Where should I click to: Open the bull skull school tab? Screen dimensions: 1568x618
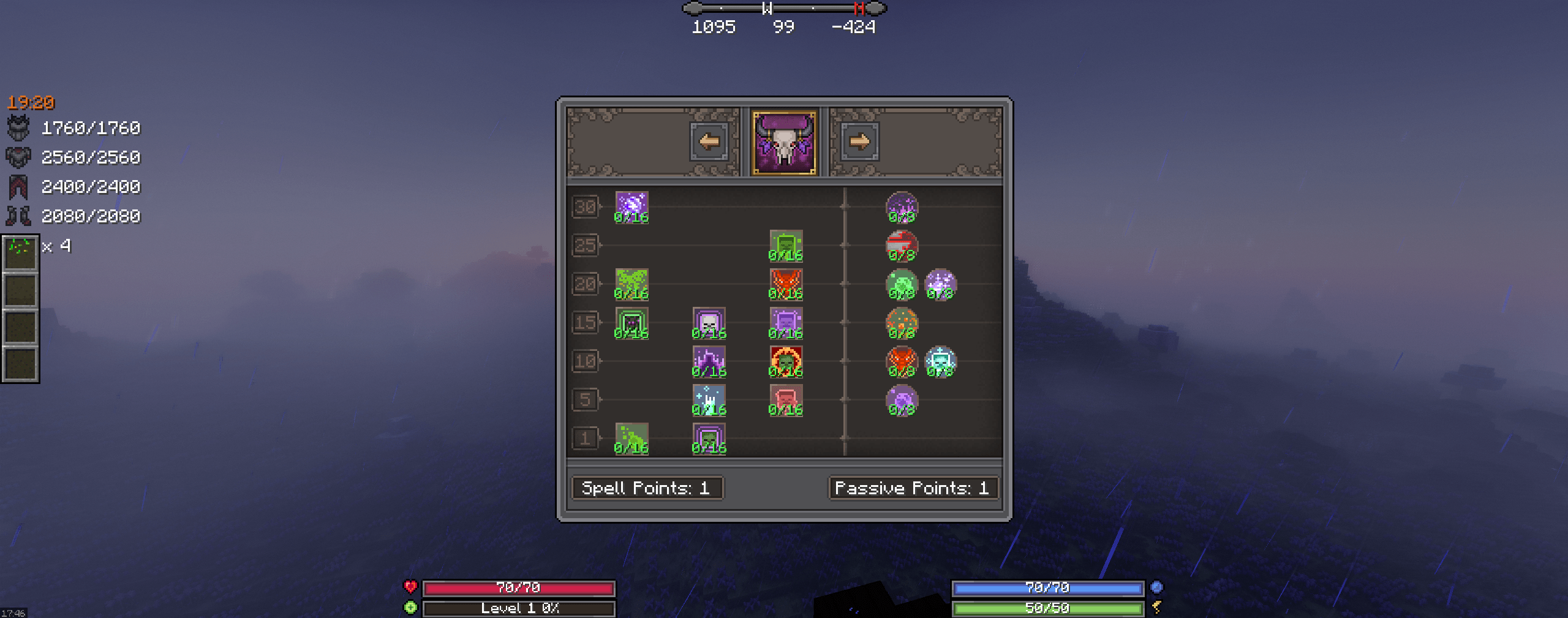tap(784, 141)
